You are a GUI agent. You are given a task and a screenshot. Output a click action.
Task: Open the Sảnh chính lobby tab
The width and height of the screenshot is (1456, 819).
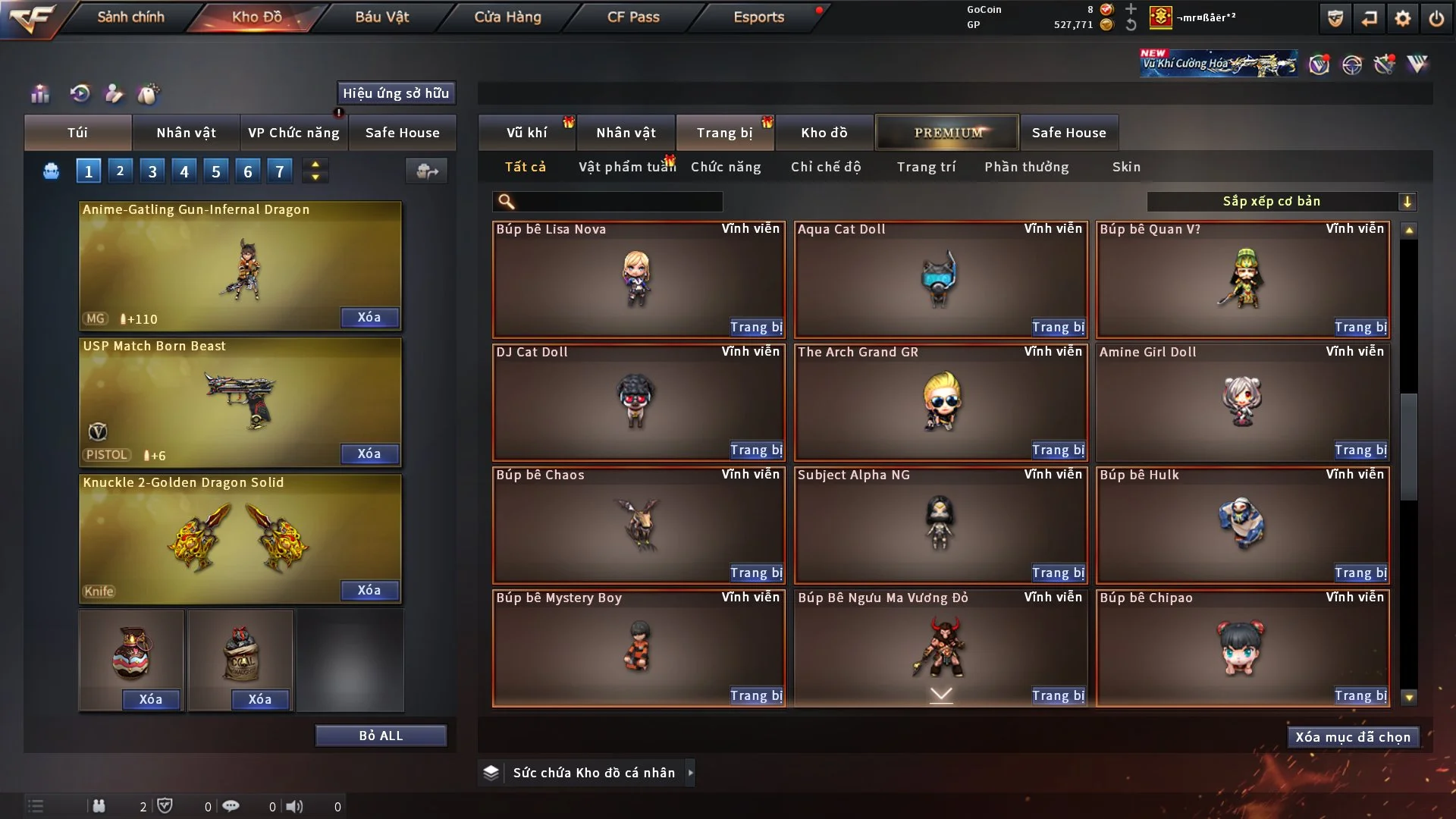coord(130,17)
